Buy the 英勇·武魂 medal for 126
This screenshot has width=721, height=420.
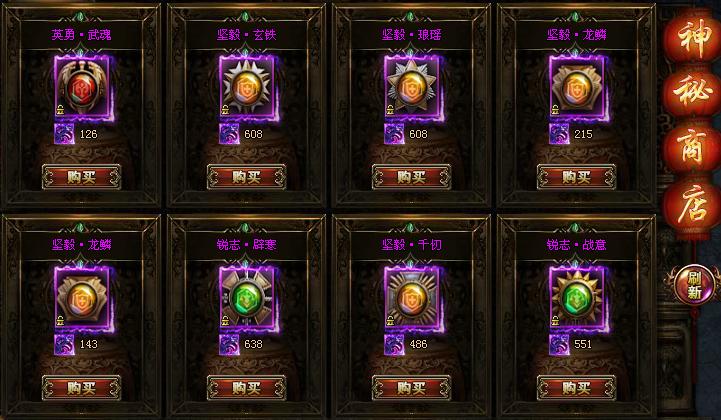[82, 177]
